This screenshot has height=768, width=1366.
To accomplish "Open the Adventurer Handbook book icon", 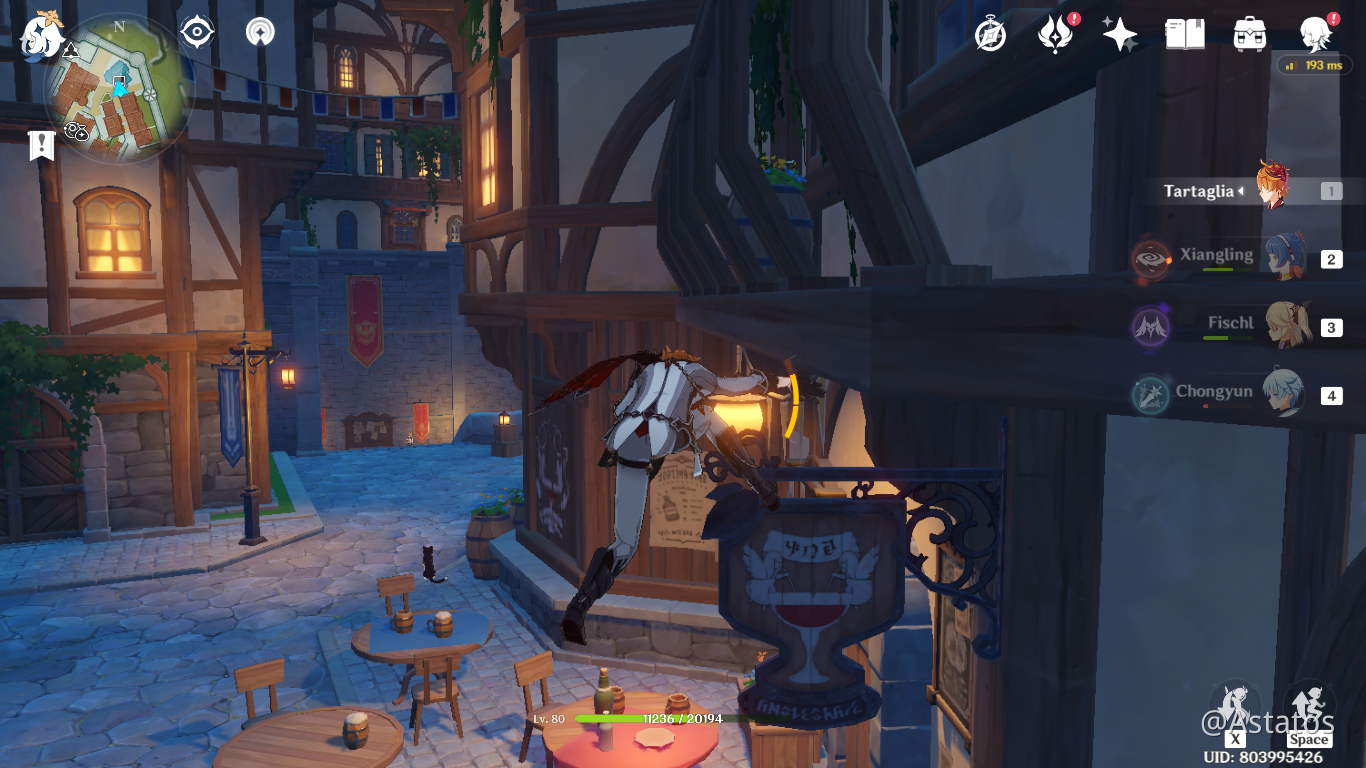I will (x=1185, y=34).
